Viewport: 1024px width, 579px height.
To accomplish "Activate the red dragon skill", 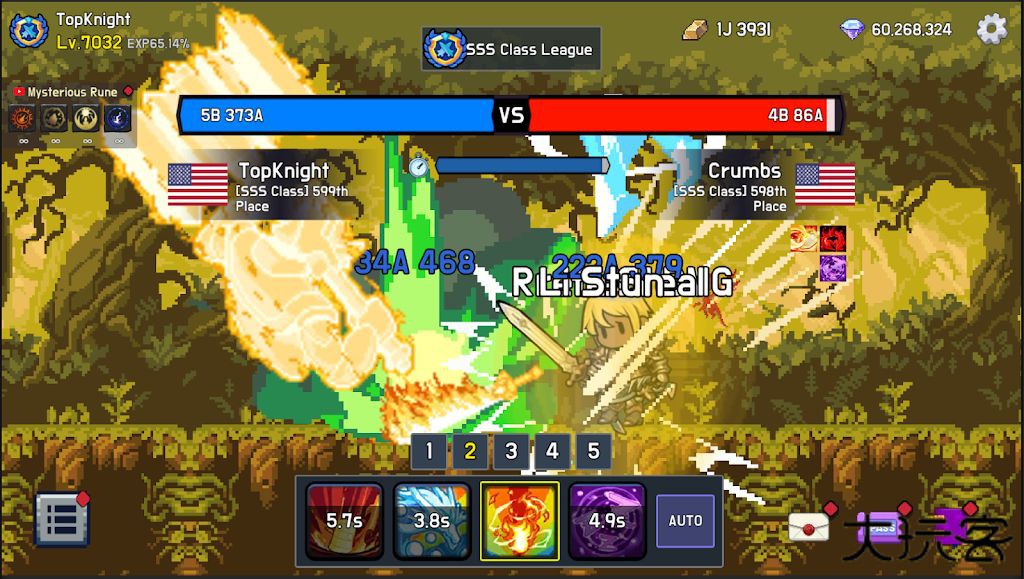I will click(344, 521).
